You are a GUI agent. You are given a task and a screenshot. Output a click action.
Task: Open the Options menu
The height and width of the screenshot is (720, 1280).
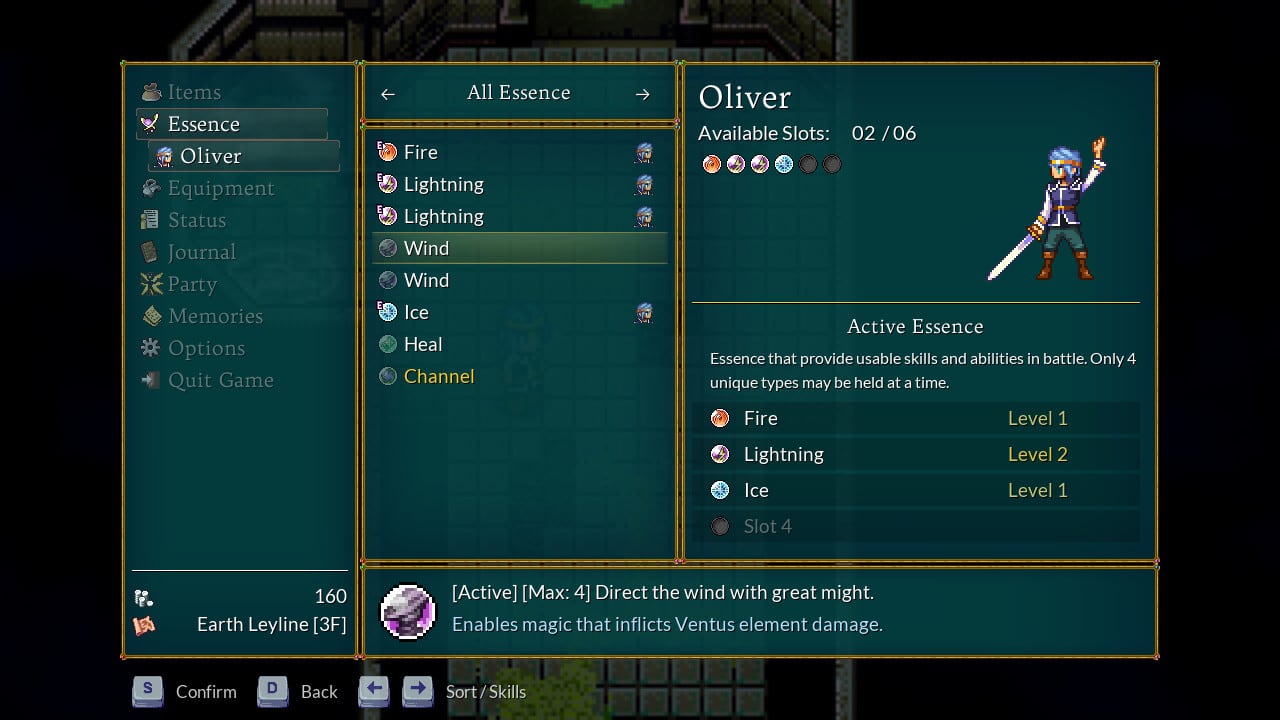[x=206, y=348]
